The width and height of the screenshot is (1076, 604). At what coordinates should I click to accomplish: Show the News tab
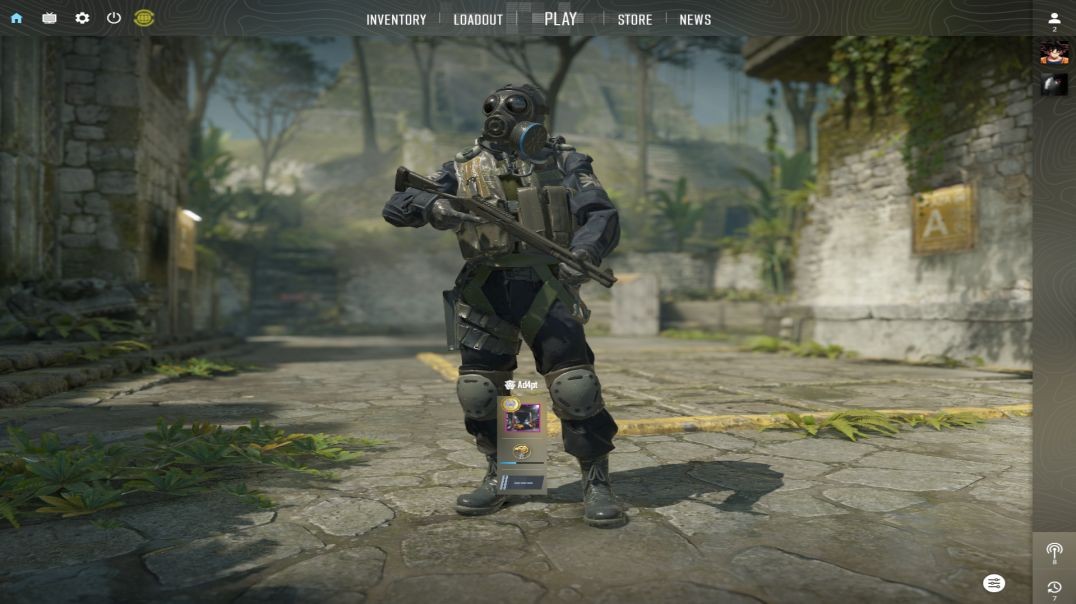pos(695,19)
